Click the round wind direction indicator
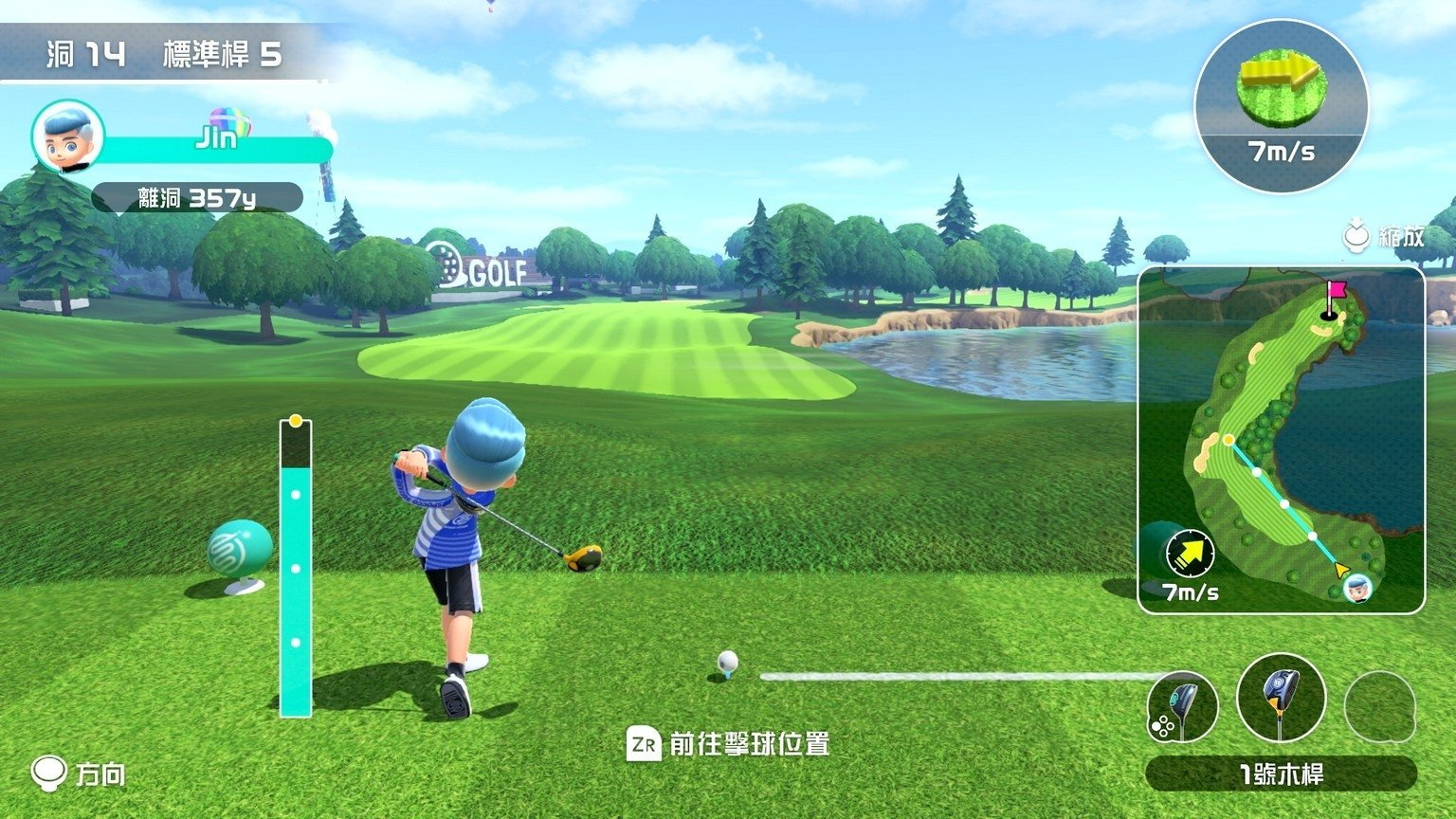This screenshot has height=819, width=1456. pyautogui.click(x=1281, y=105)
